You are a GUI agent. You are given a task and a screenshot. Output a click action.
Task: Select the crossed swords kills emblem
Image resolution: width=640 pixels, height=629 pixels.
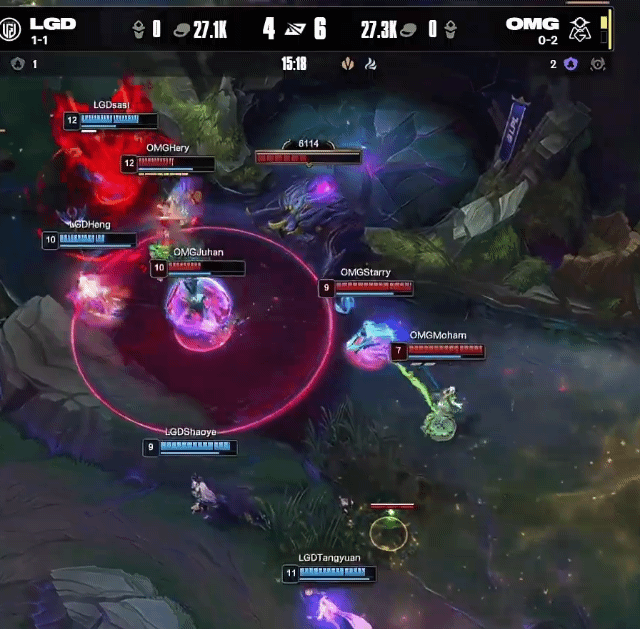294,29
